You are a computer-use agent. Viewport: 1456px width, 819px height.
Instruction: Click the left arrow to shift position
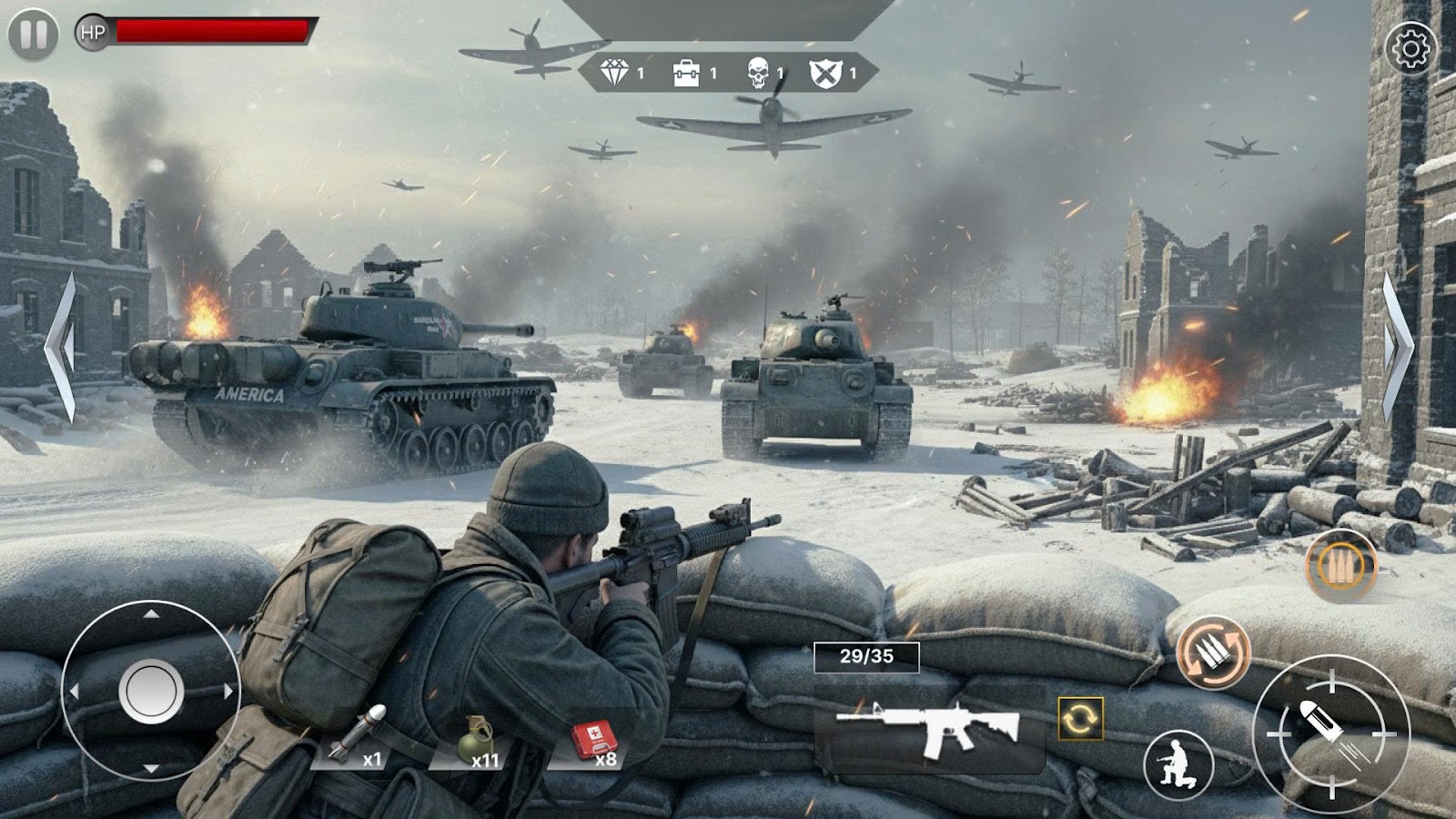point(62,346)
